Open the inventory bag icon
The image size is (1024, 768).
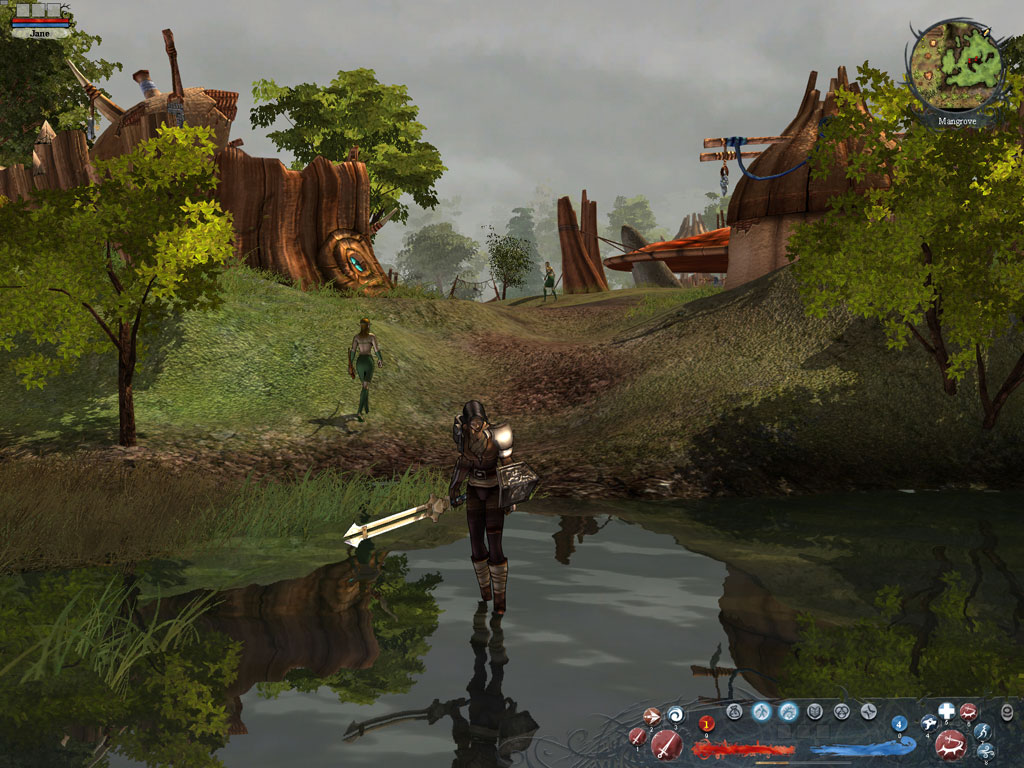tap(735, 712)
